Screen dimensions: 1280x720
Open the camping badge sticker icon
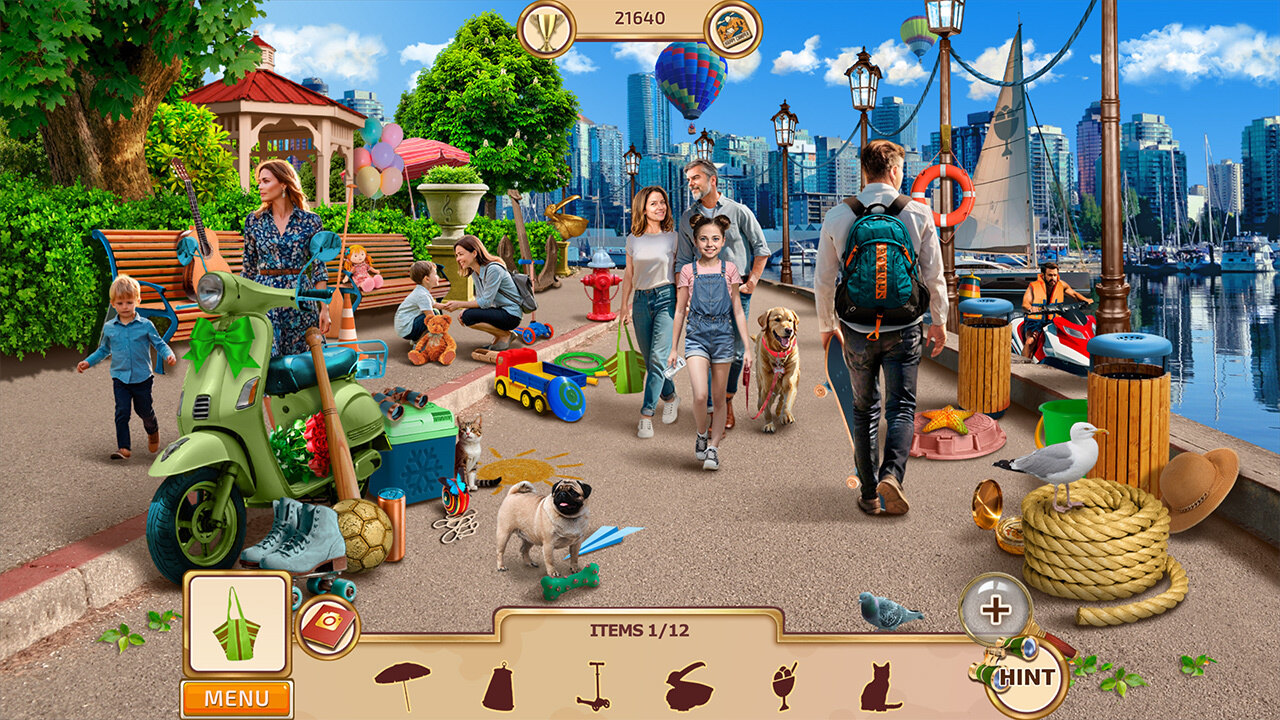click(733, 28)
